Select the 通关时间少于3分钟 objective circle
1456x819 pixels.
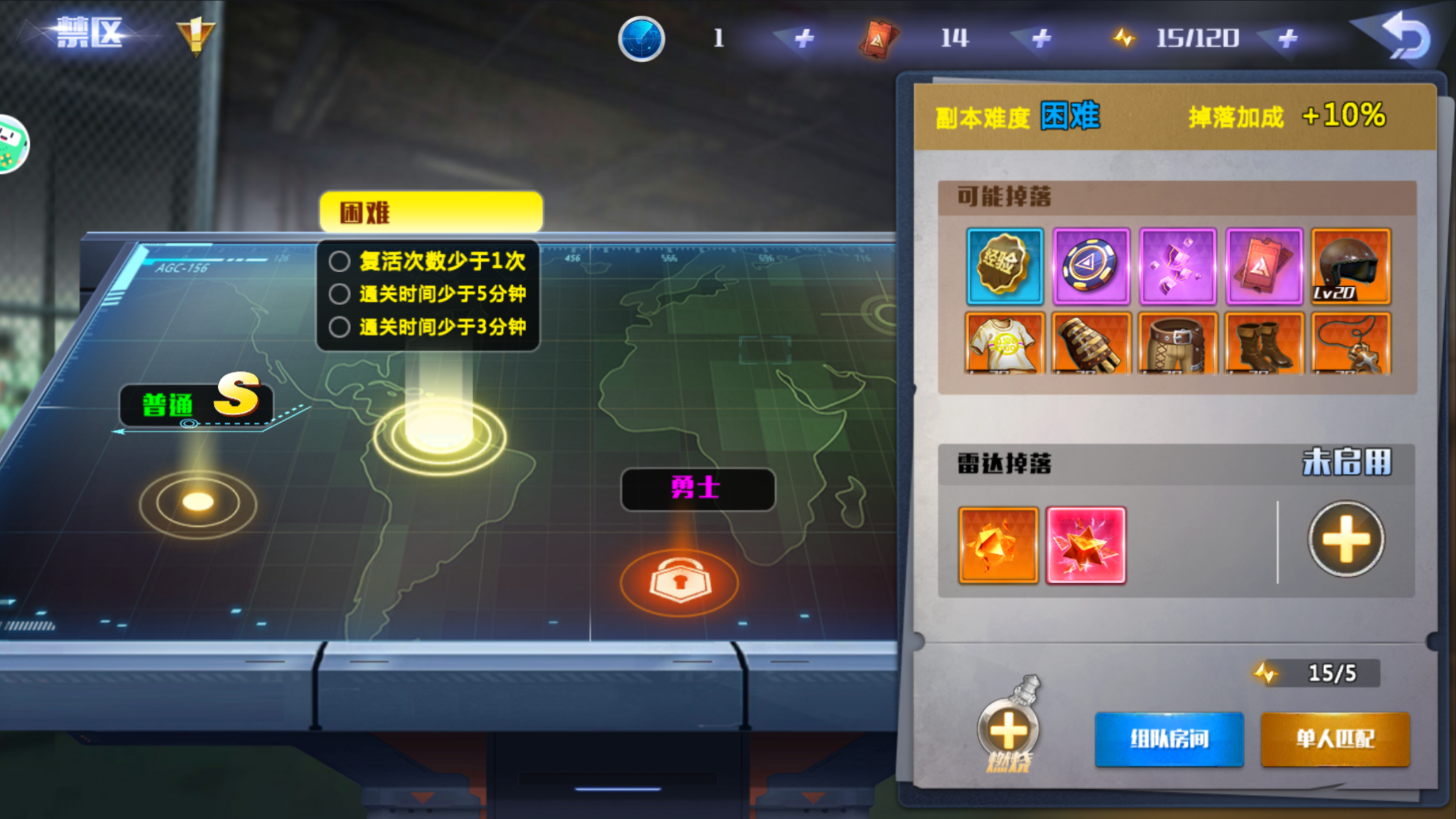tap(340, 326)
